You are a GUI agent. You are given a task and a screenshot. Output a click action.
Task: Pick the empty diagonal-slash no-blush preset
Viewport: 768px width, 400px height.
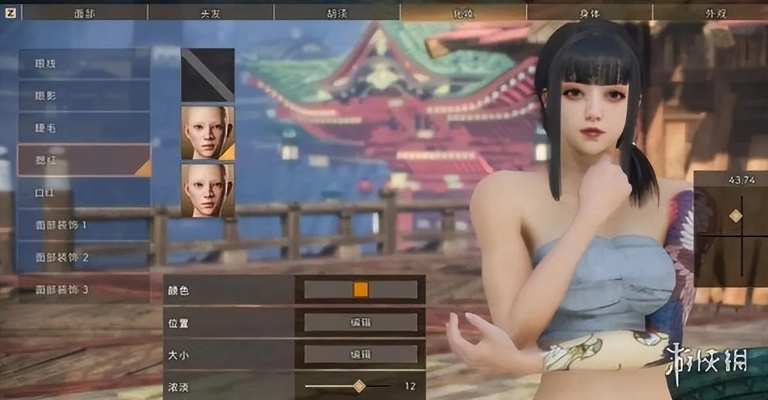[x=208, y=75]
